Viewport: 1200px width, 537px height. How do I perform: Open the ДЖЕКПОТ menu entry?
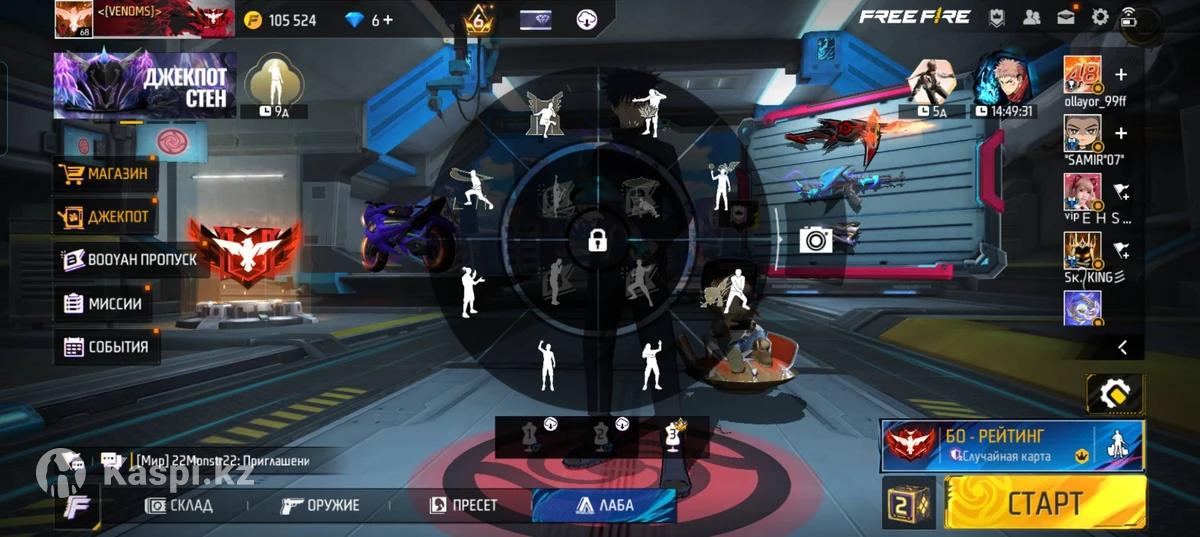[107, 217]
